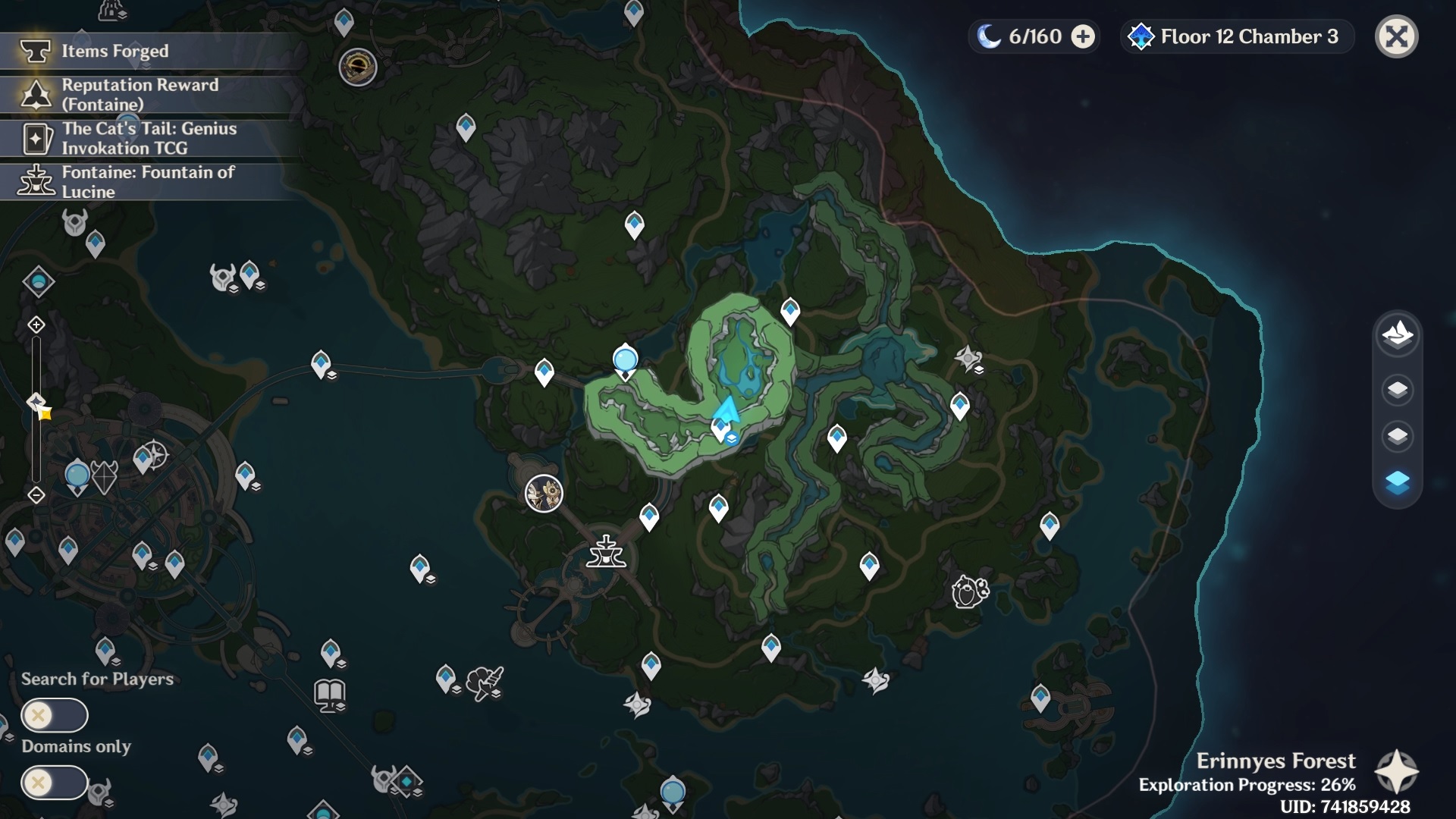Click the player position arrow marker
This screenshot has width=1456, height=819.
726,409
